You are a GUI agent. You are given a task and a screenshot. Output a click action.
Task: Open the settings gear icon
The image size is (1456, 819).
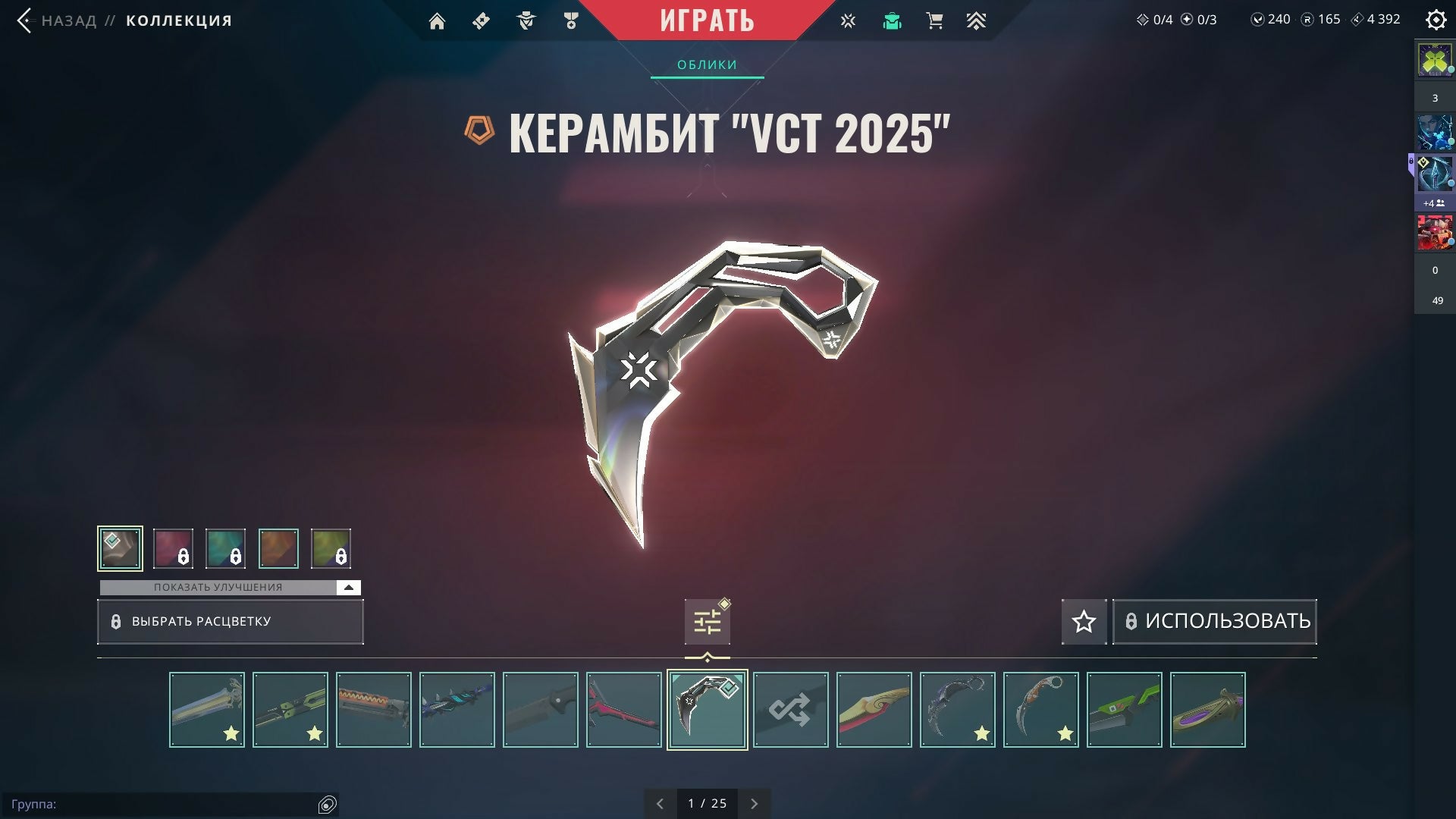pyautogui.click(x=1436, y=20)
